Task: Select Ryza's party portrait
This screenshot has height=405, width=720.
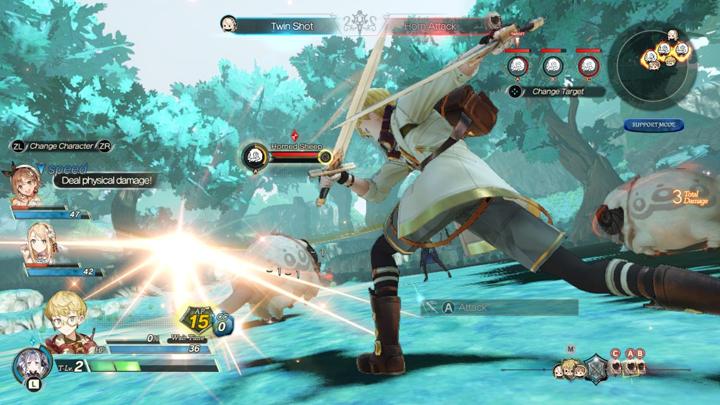Action: 26,186
